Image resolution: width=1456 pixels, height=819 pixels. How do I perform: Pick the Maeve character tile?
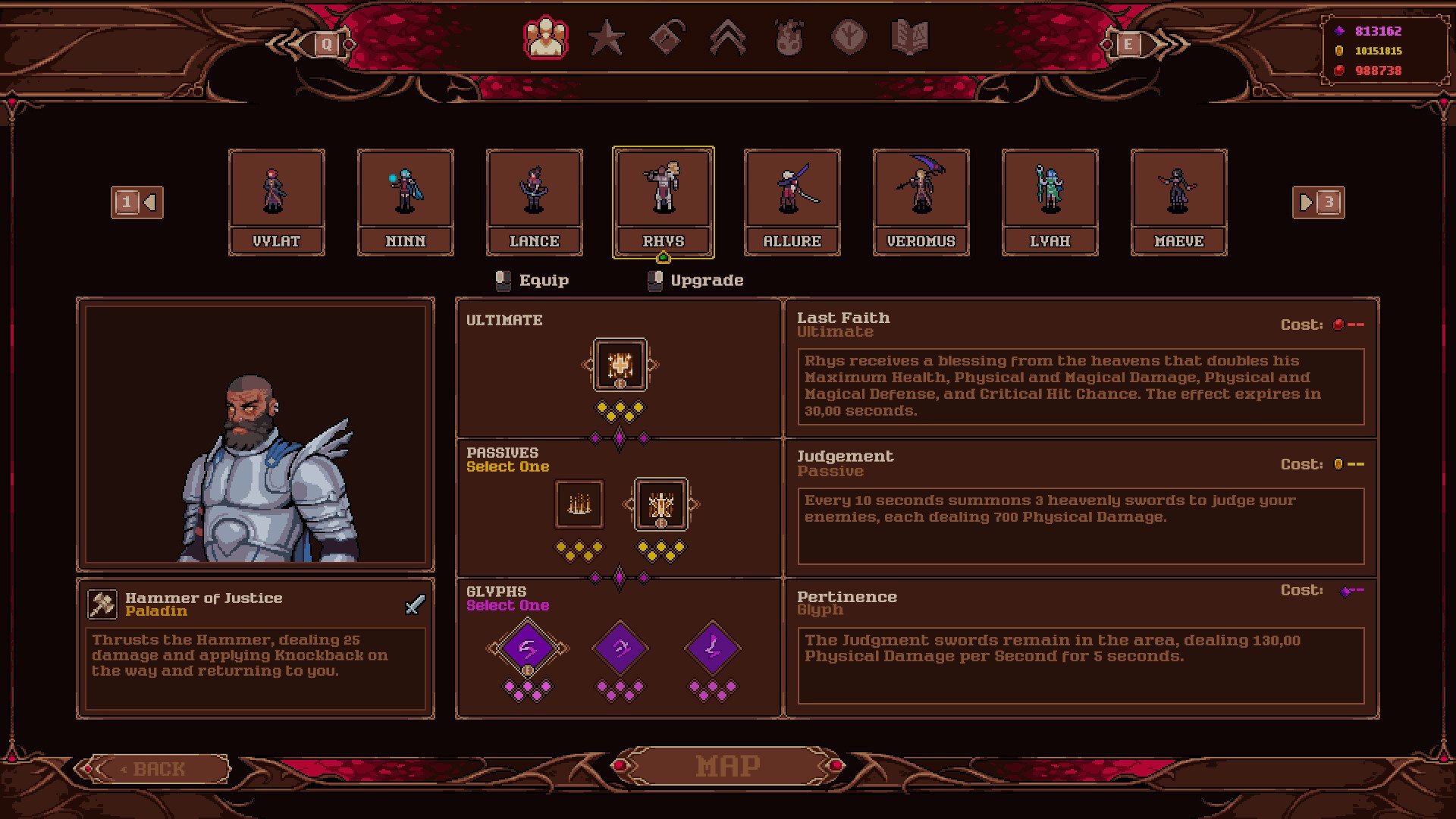pos(1179,202)
